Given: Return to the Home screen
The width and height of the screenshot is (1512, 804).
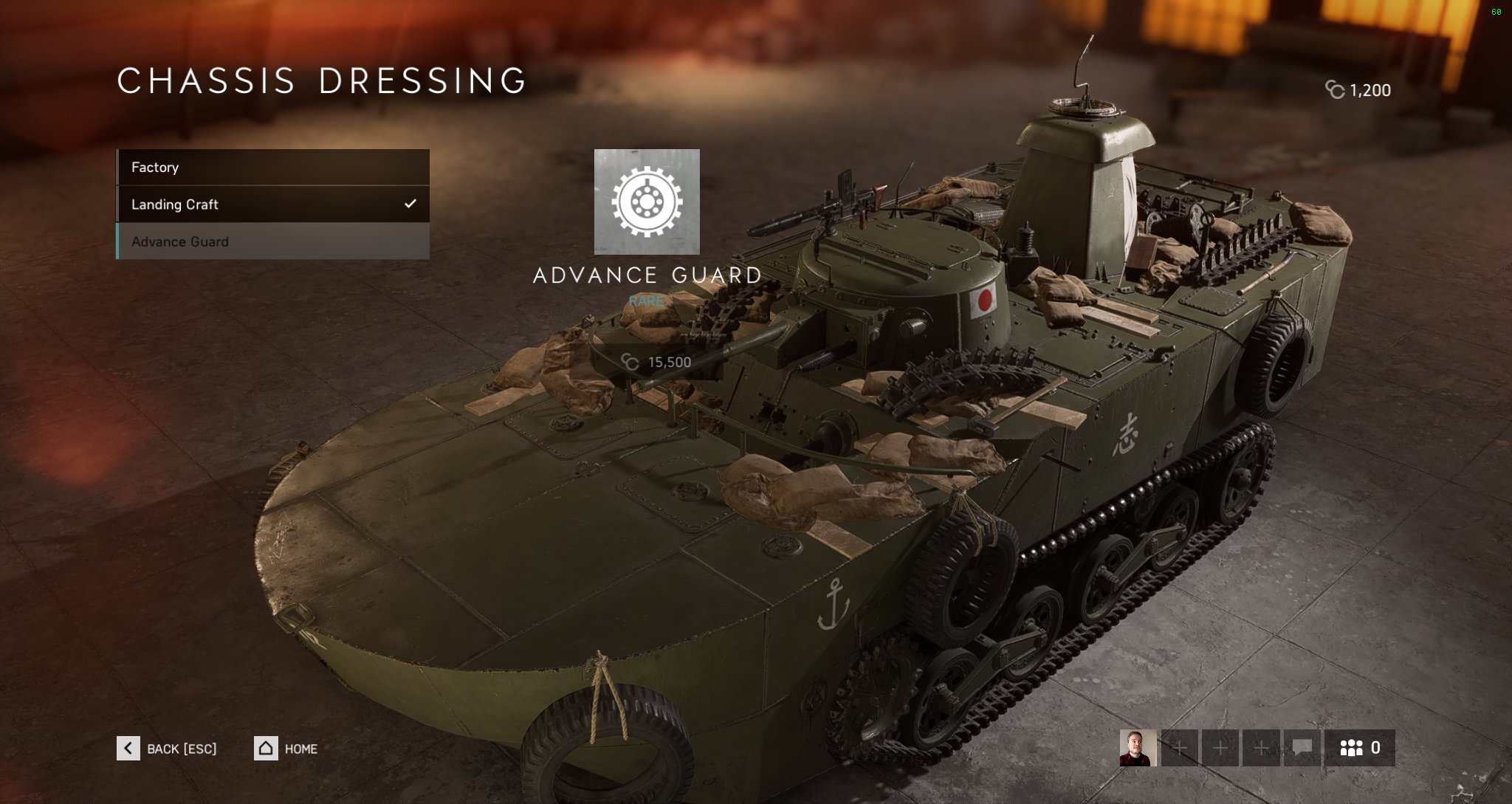Looking at the screenshot, I should coord(286,749).
